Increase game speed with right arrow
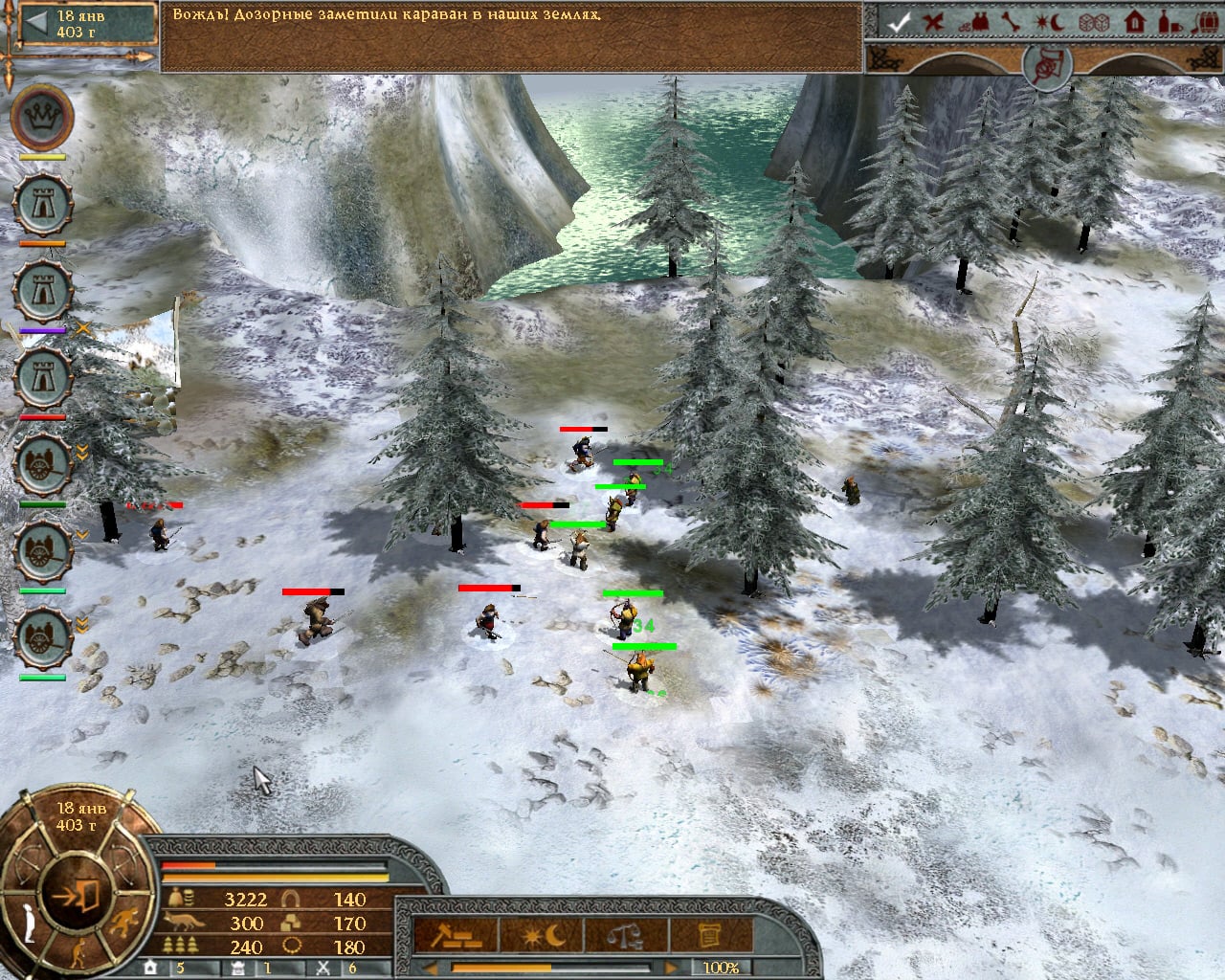This screenshot has height=980, width=1225. tap(670, 968)
